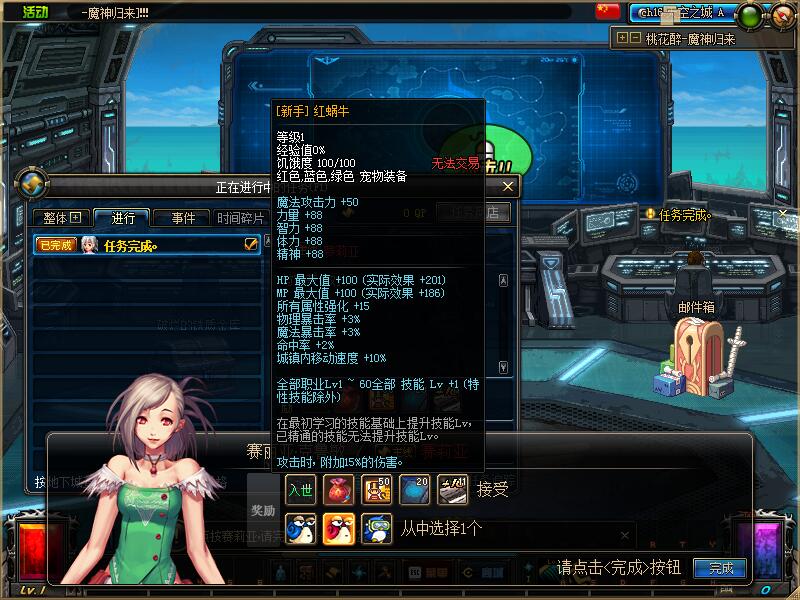Open the 活动 events button
Viewport: 800px width, 600px height.
35,11
